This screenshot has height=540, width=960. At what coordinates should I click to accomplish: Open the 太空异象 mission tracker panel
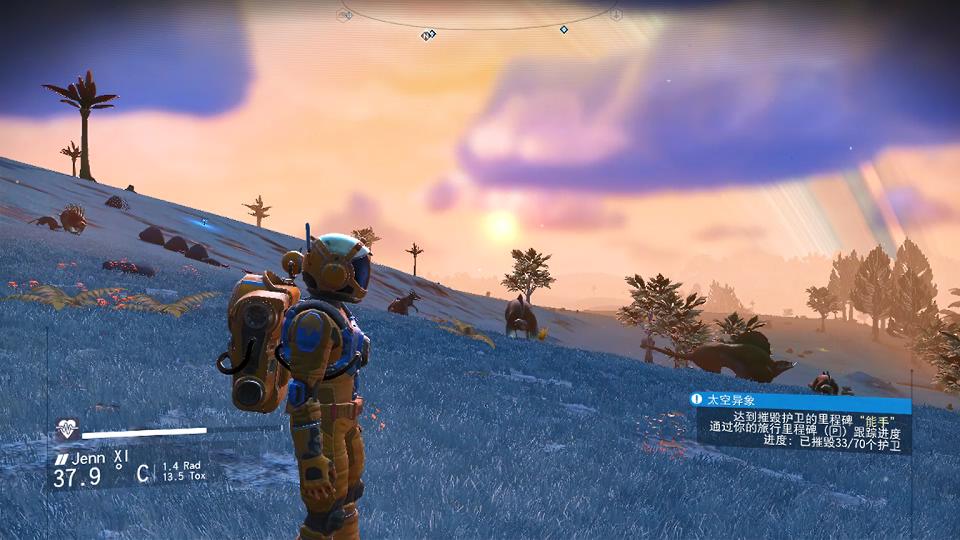803,424
